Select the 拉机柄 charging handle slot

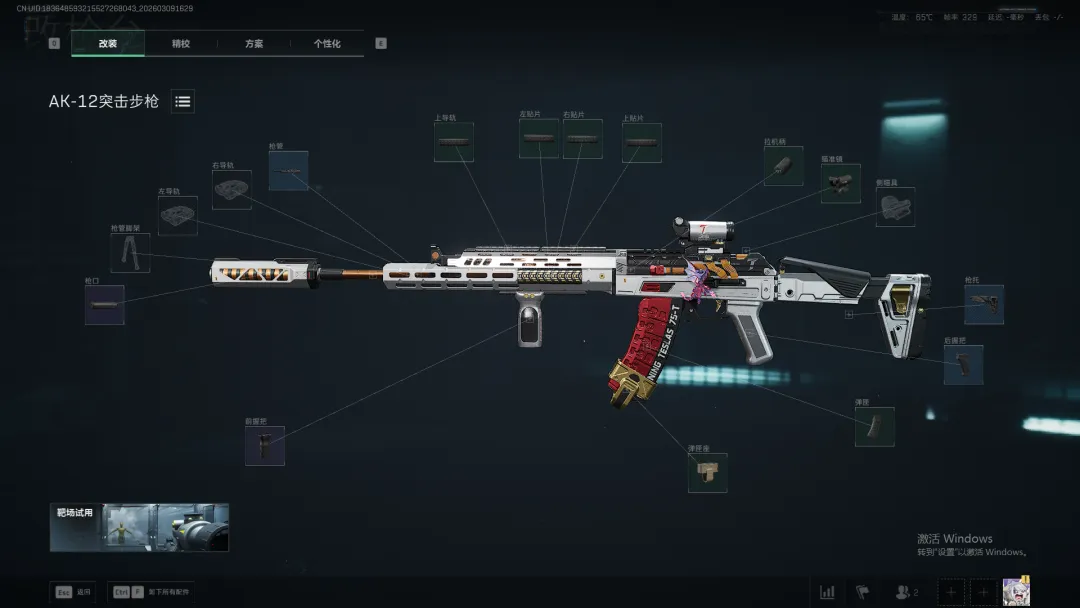pyautogui.click(x=783, y=166)
